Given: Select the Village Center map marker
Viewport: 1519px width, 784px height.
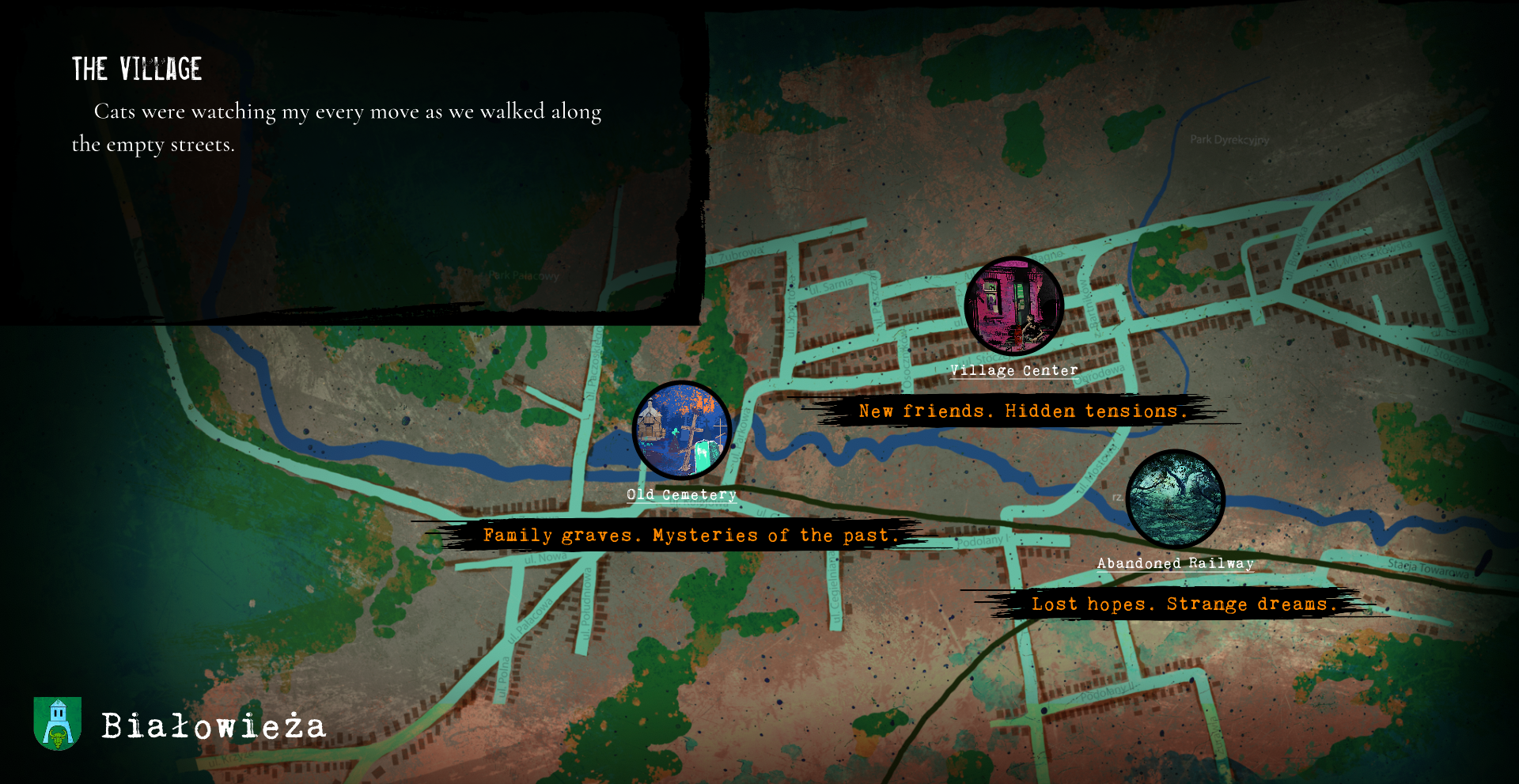Looking at the screenshot, I should [x=1013, y=305].
